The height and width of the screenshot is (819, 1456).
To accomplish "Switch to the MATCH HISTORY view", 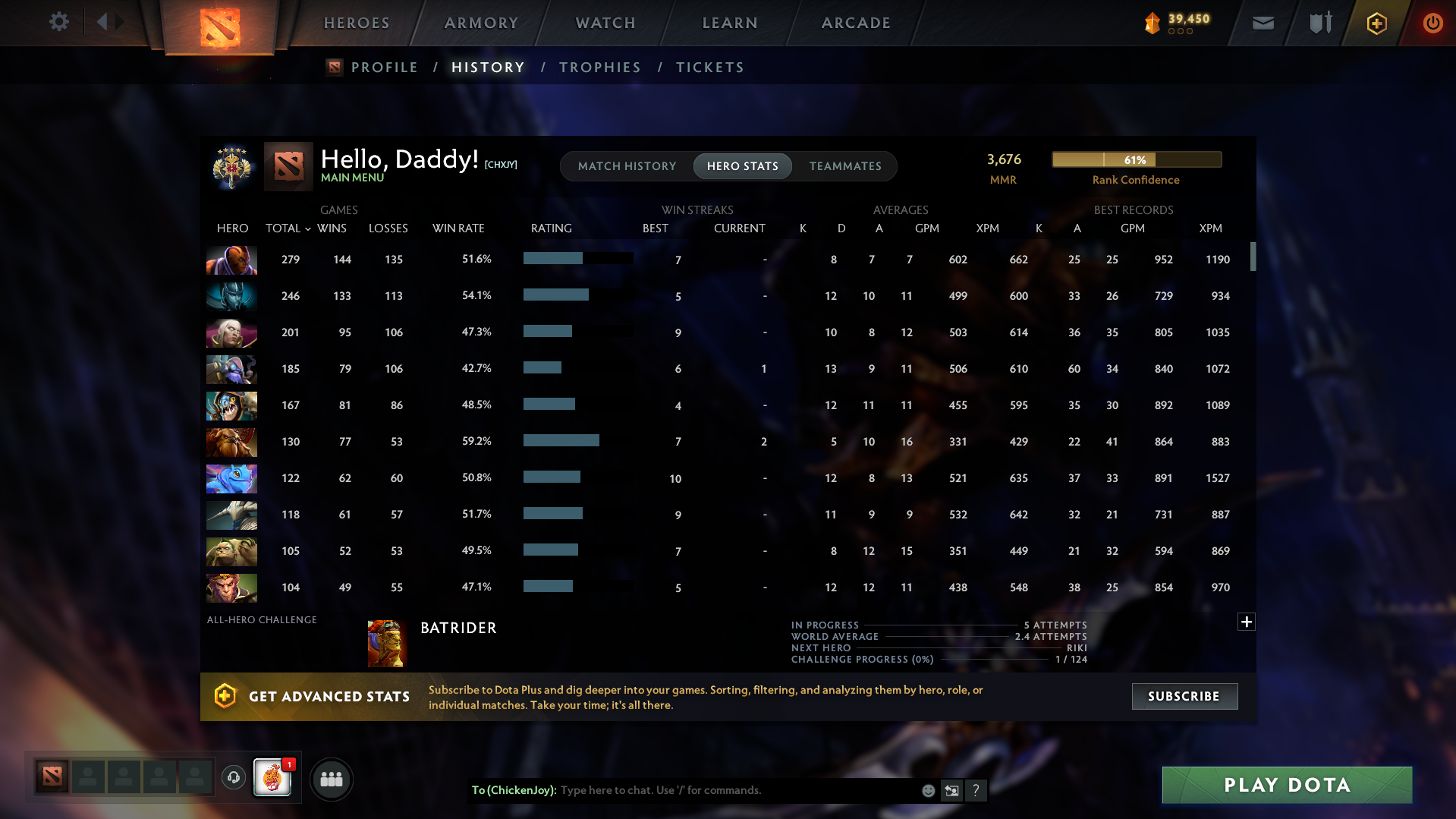I will [x=627, y=165].
